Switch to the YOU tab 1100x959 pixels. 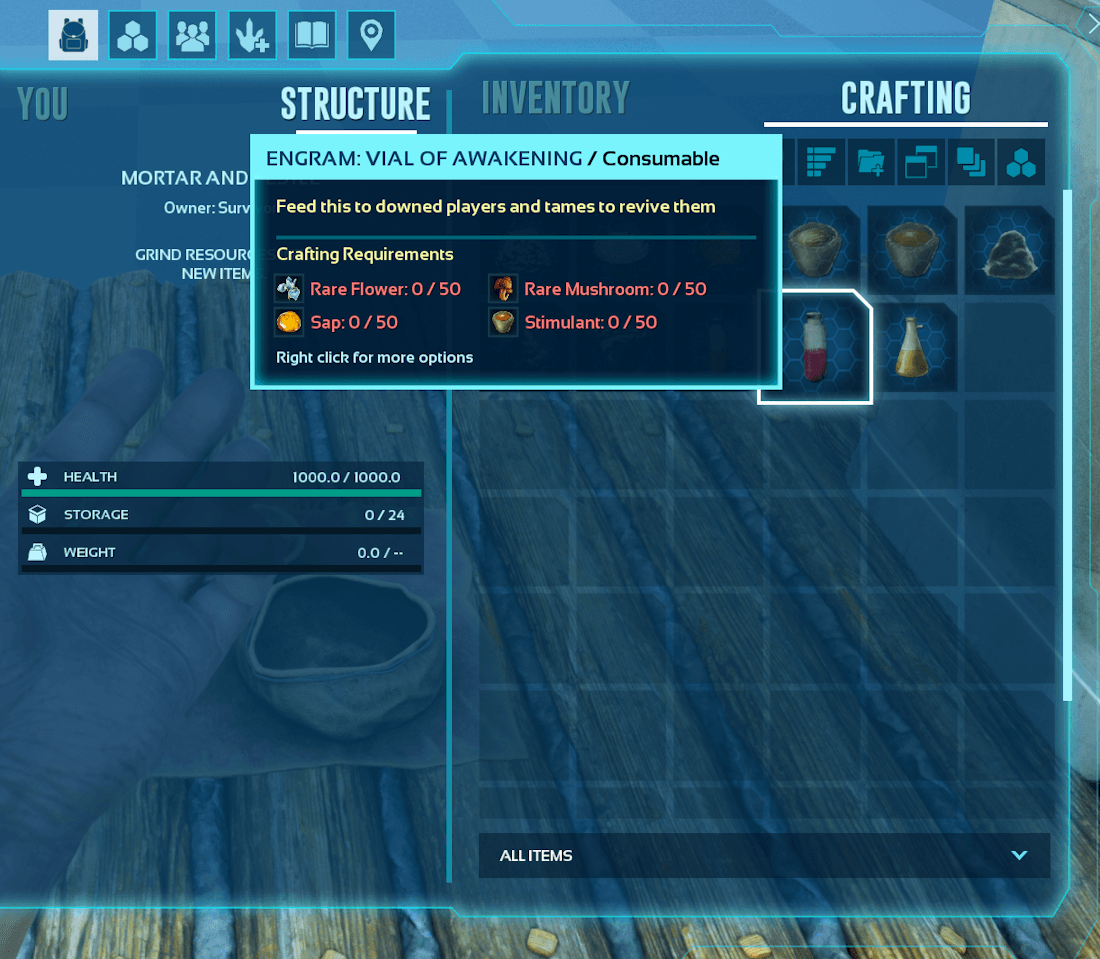(43, 104)
